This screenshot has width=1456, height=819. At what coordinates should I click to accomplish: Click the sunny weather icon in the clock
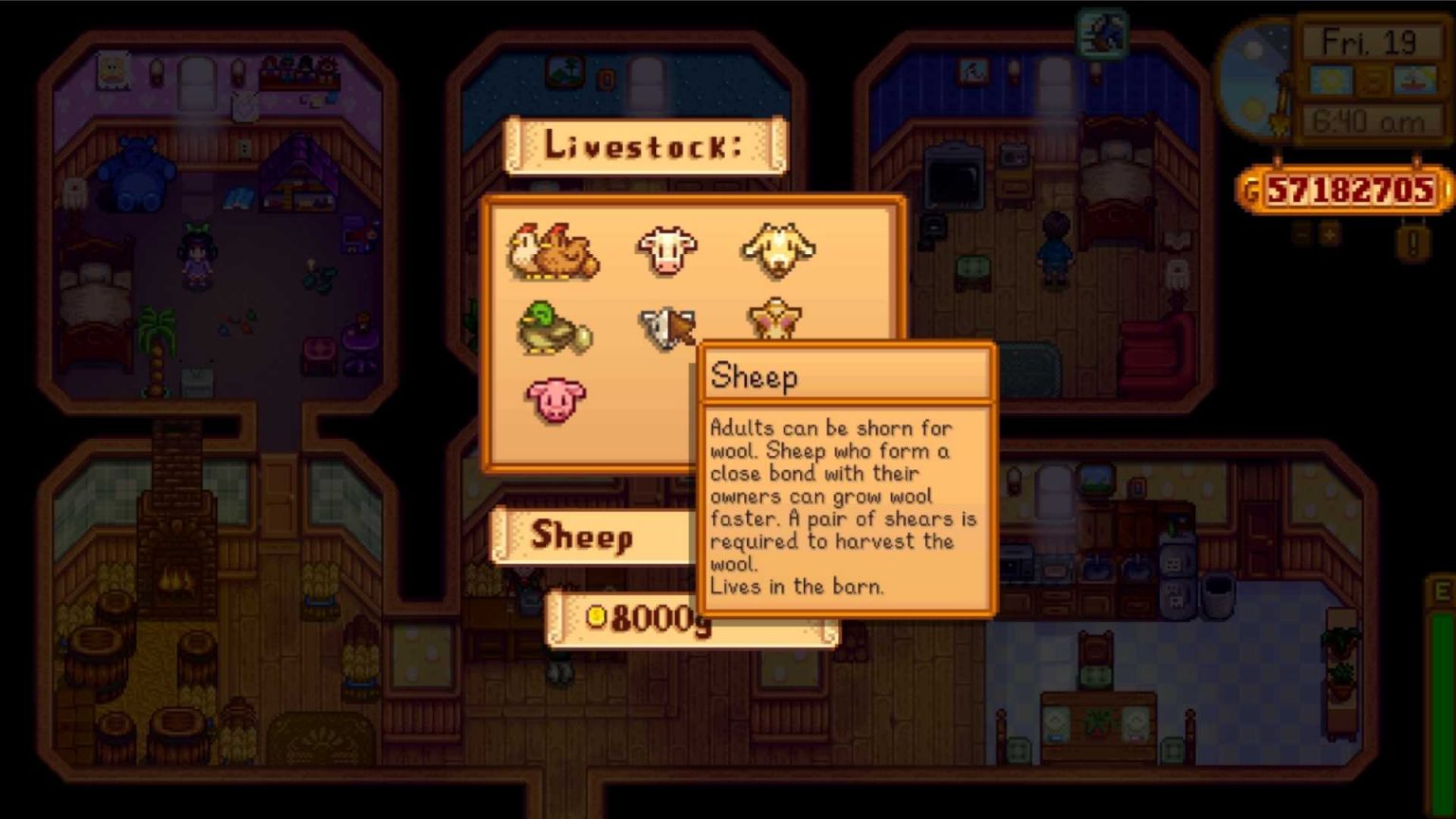click(1330, 81)
